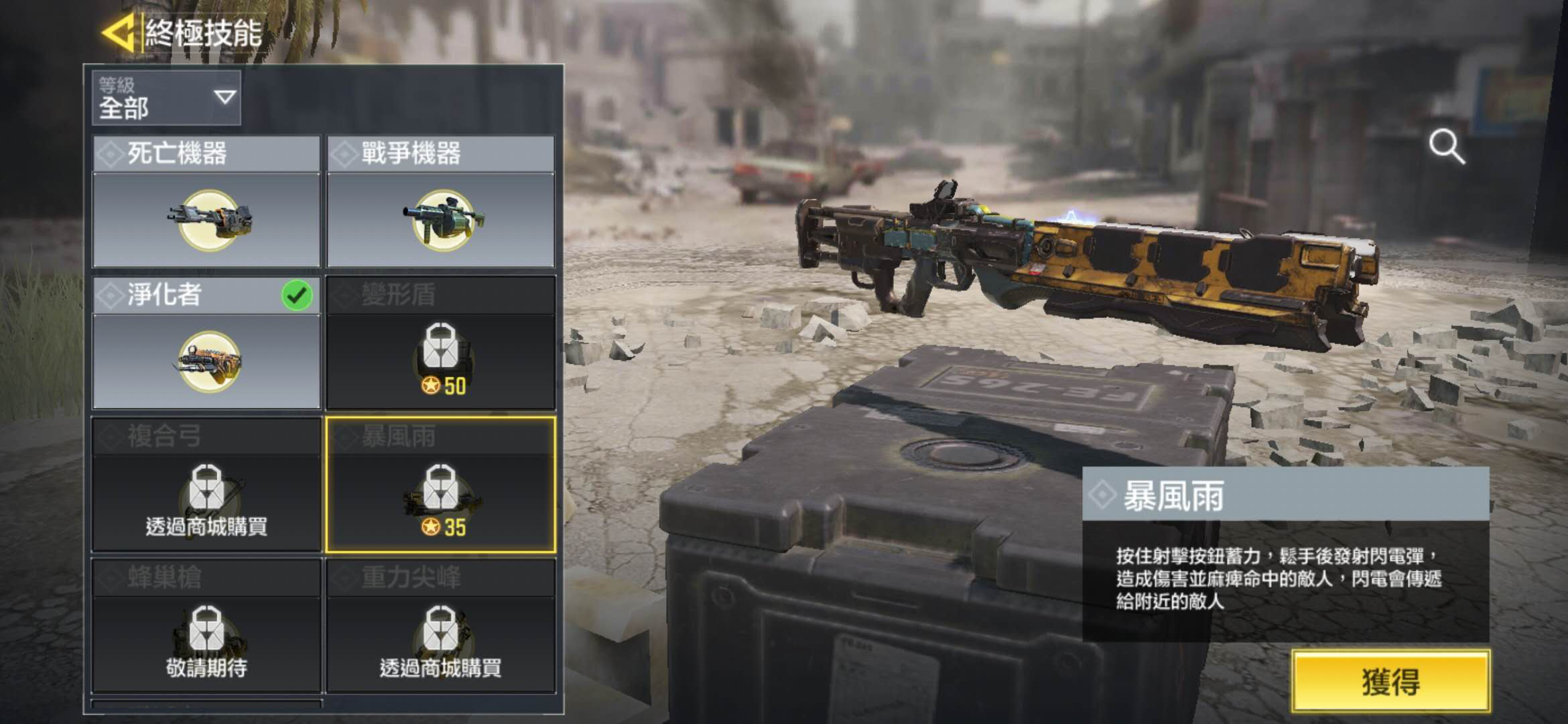Select the 死亡機器 operator skill

click(206, 202)
